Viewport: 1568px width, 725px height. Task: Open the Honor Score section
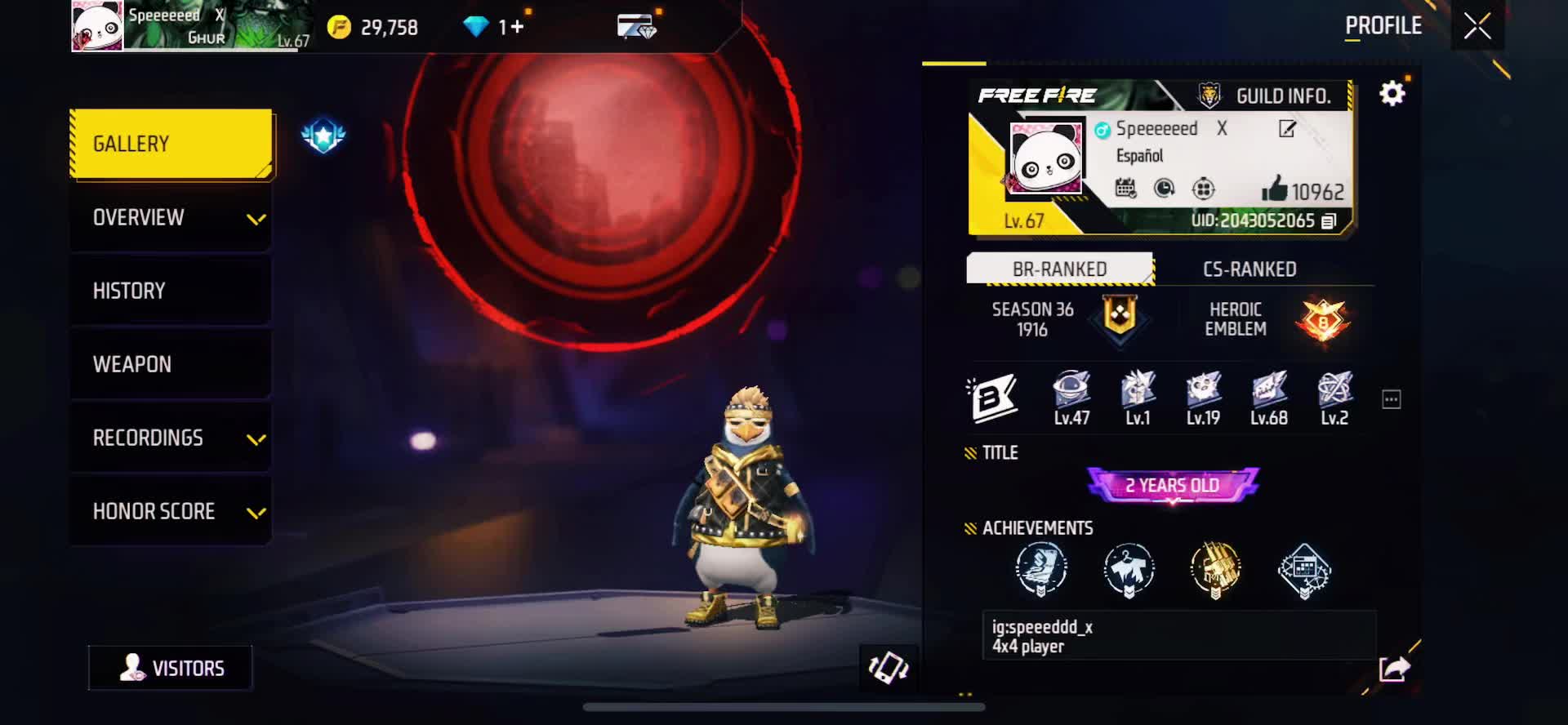click(x=171, y=511)
